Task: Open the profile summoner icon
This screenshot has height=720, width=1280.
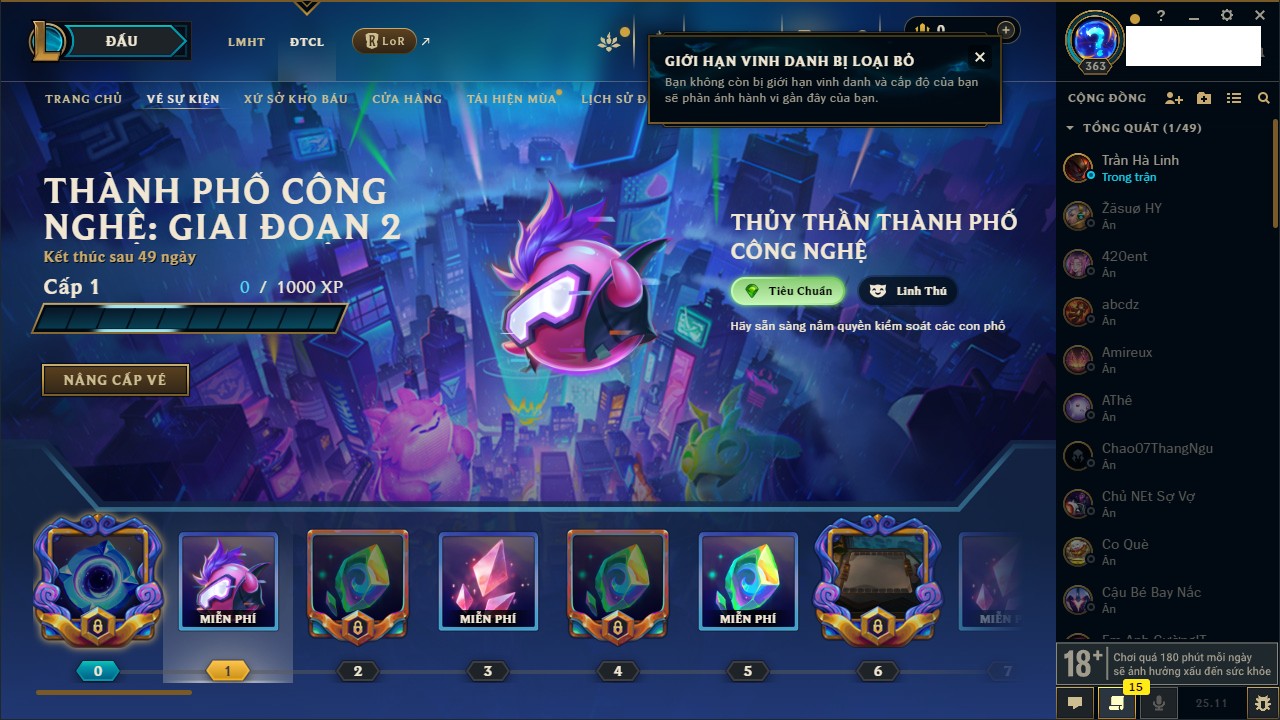Action: tap(1093, 42)
